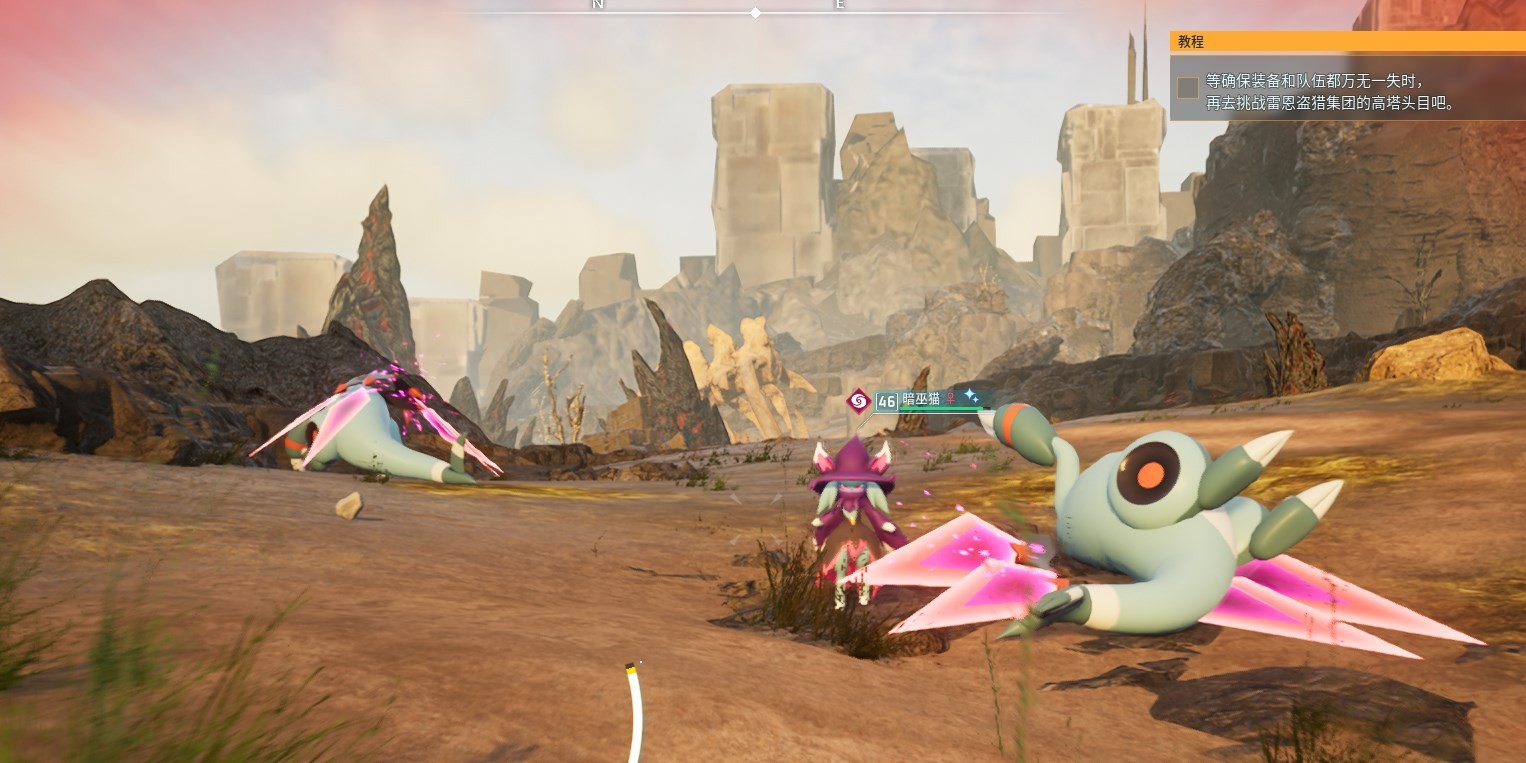Click the compass bar heading marker
The height and width of the screenshot is (763, 1526).
click(755, 13)
